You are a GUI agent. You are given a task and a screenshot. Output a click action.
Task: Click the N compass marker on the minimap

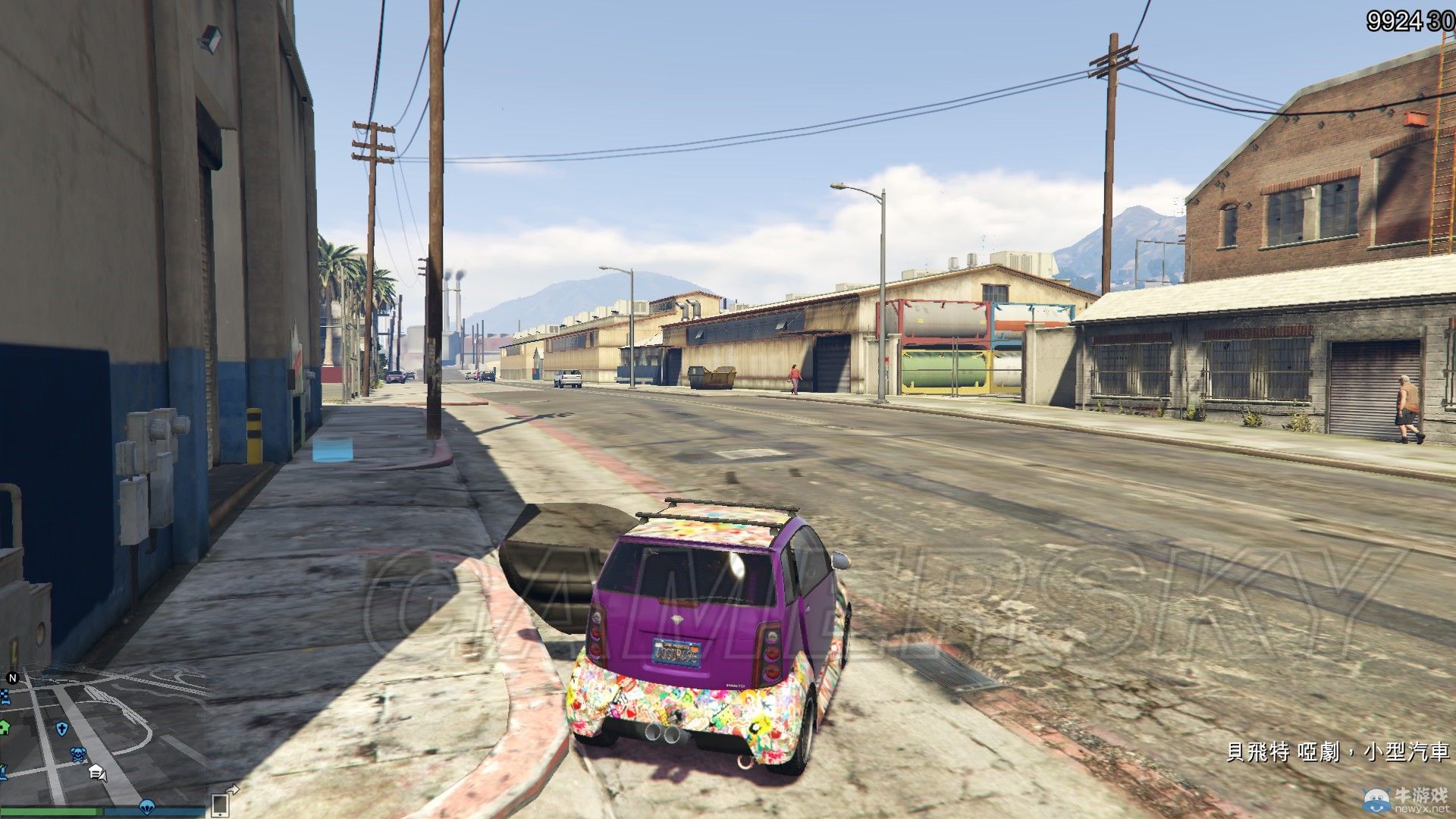coord(12,677)
